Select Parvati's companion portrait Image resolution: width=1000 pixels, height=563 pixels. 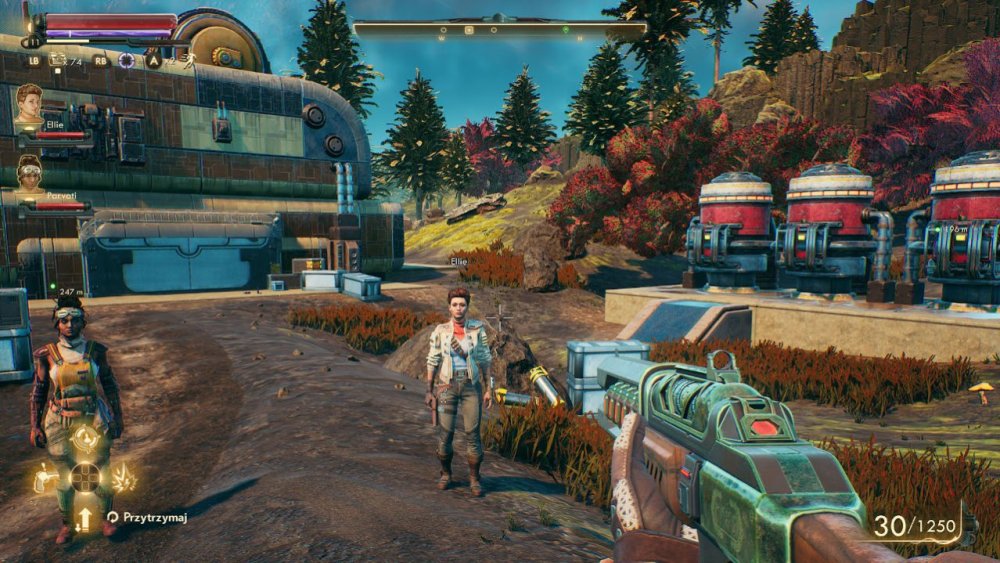click(x=31, y=174)
